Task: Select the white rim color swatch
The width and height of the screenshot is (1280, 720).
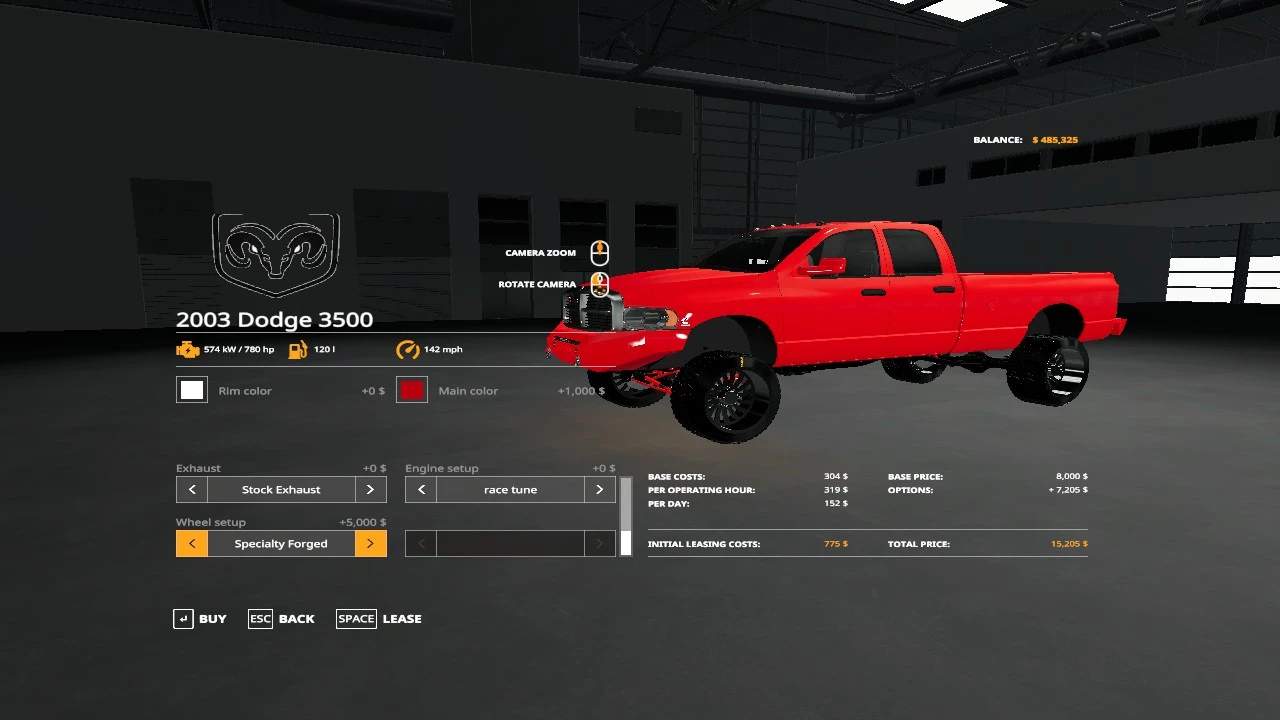Action: pos(192,390)
